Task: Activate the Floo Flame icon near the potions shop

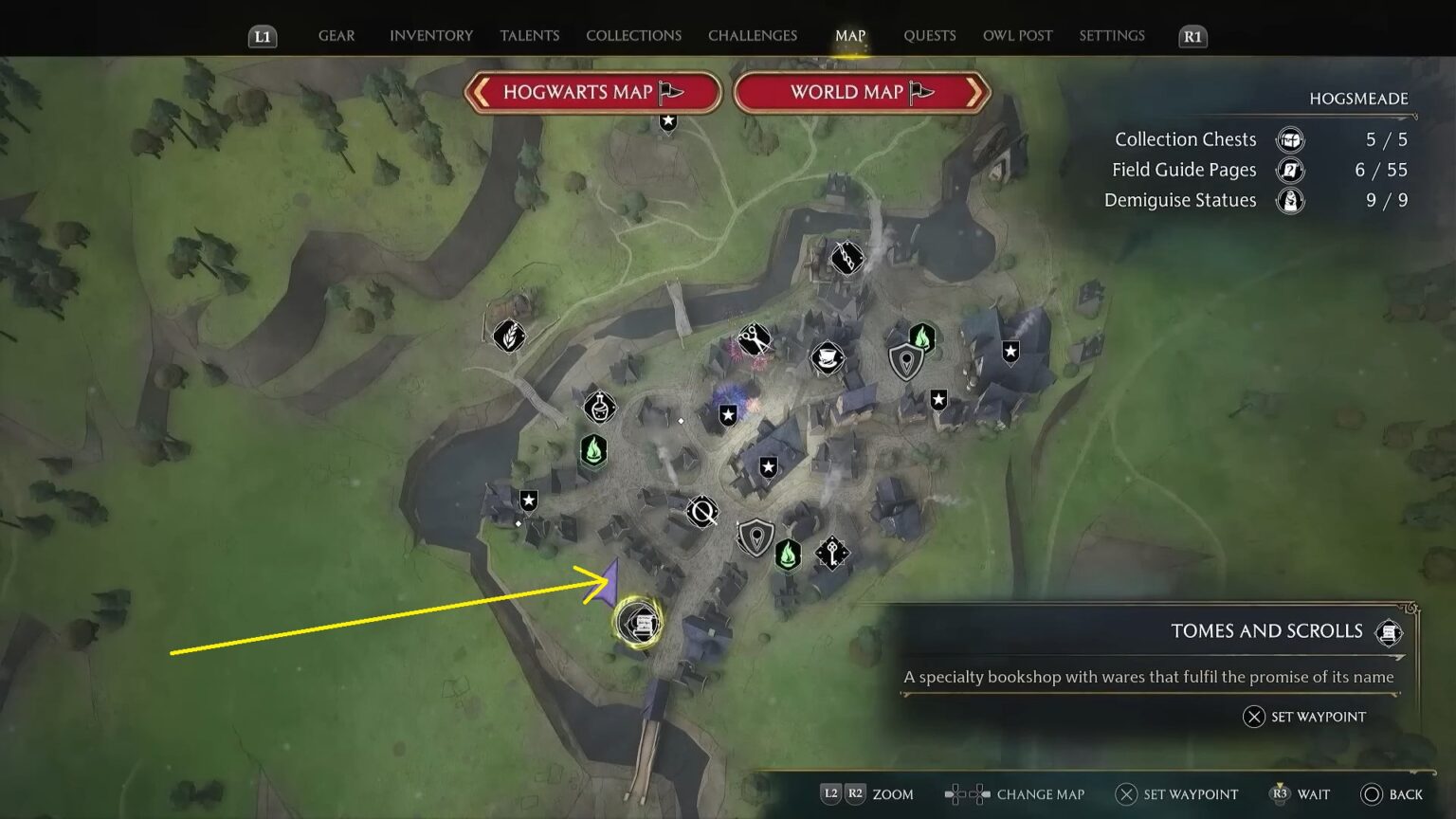Action: point(593,450)
